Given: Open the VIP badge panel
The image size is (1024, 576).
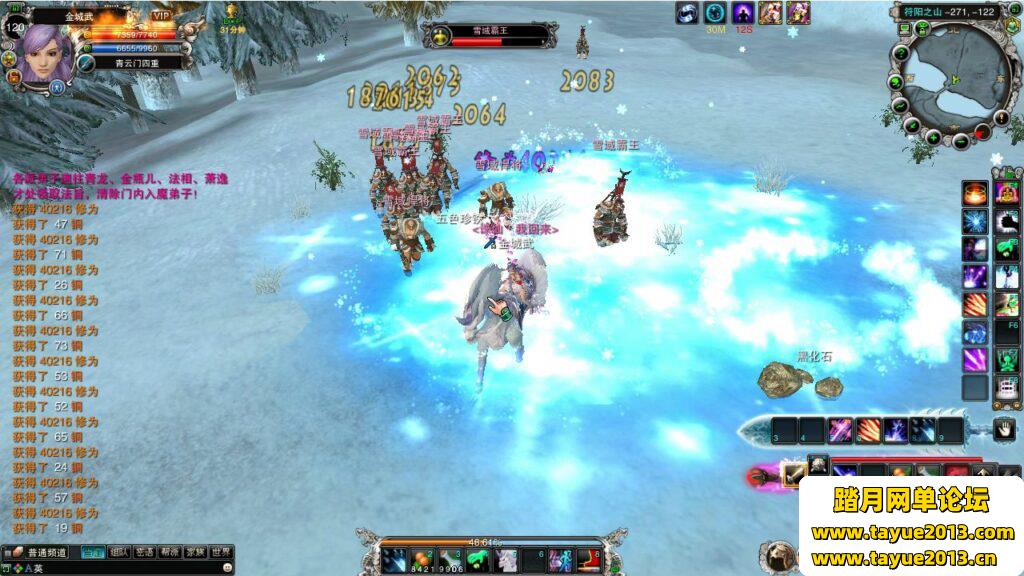Looking at the screenshot, I should tap(161, 16).
